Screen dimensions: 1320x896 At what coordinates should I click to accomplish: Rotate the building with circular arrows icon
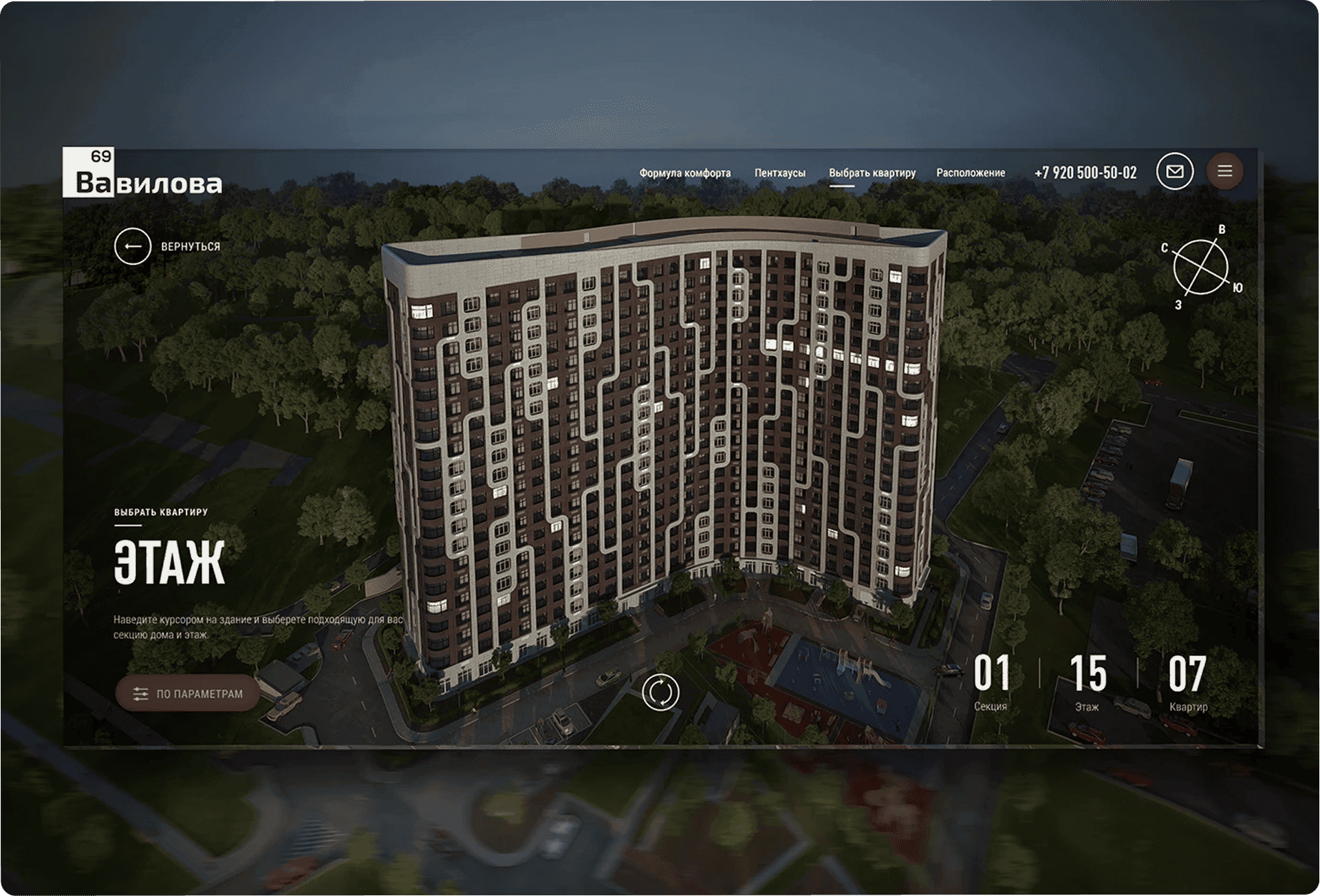(660, 692)
